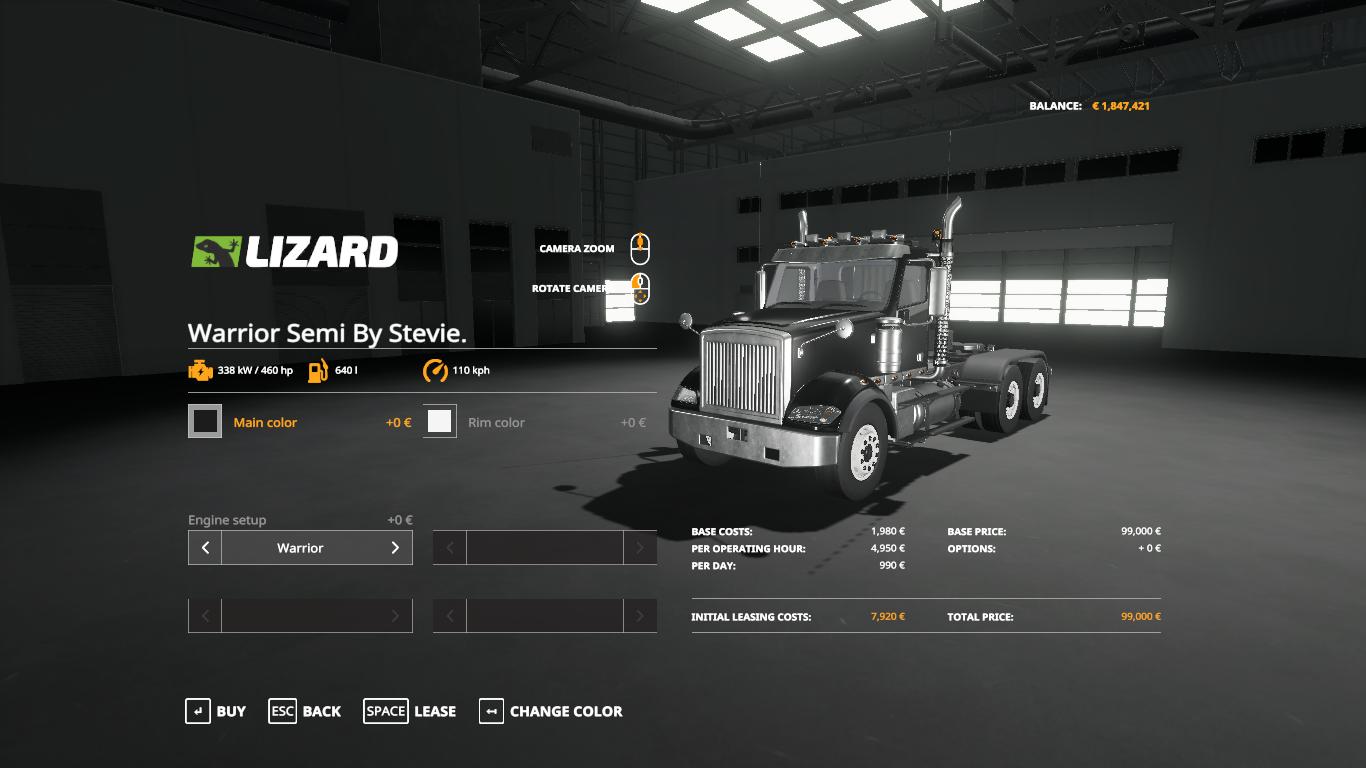Go to the previous Engine setup option

pos(205,548)
